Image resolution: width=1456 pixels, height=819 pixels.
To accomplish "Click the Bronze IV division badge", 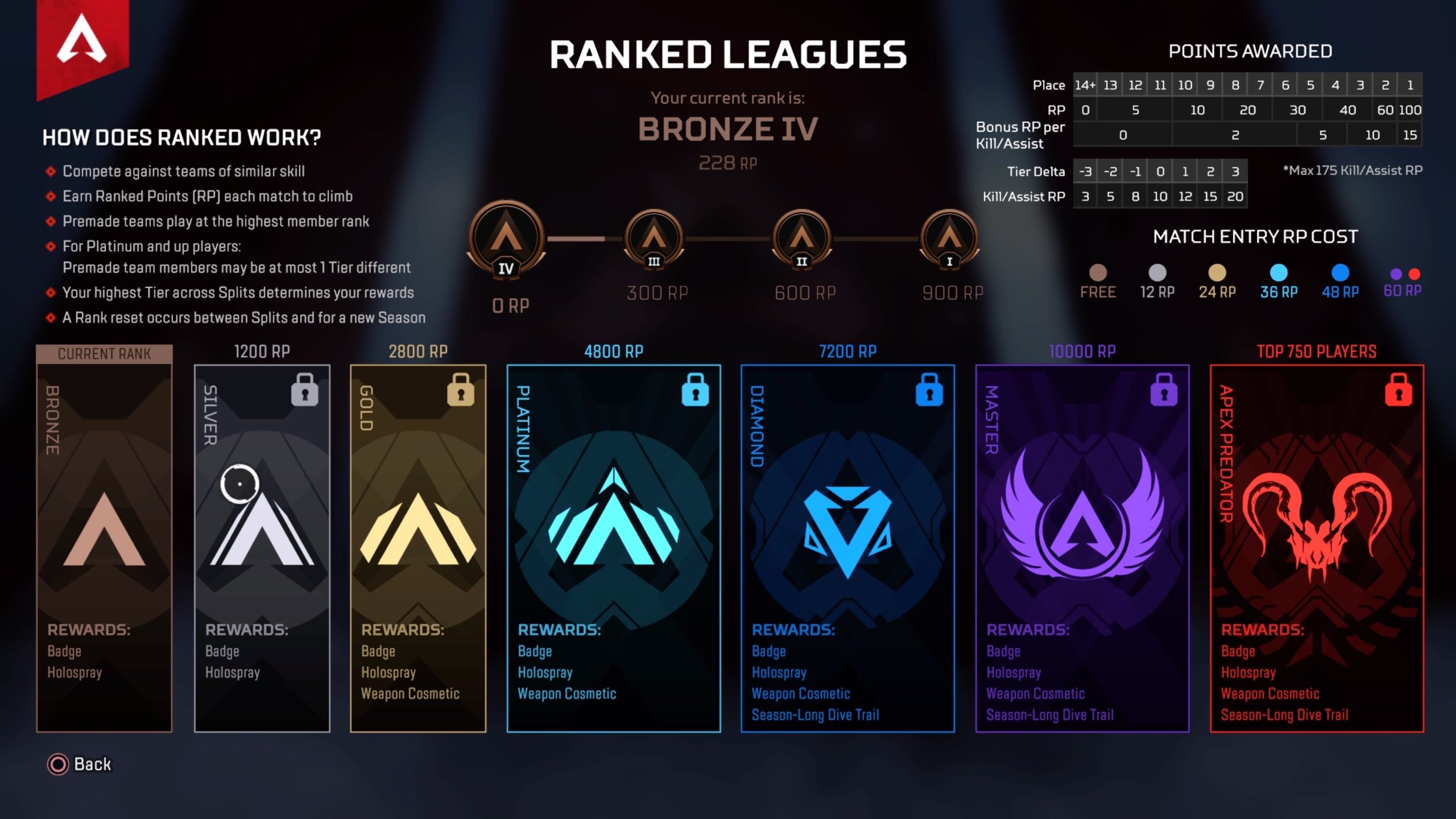I will point(506,240).
